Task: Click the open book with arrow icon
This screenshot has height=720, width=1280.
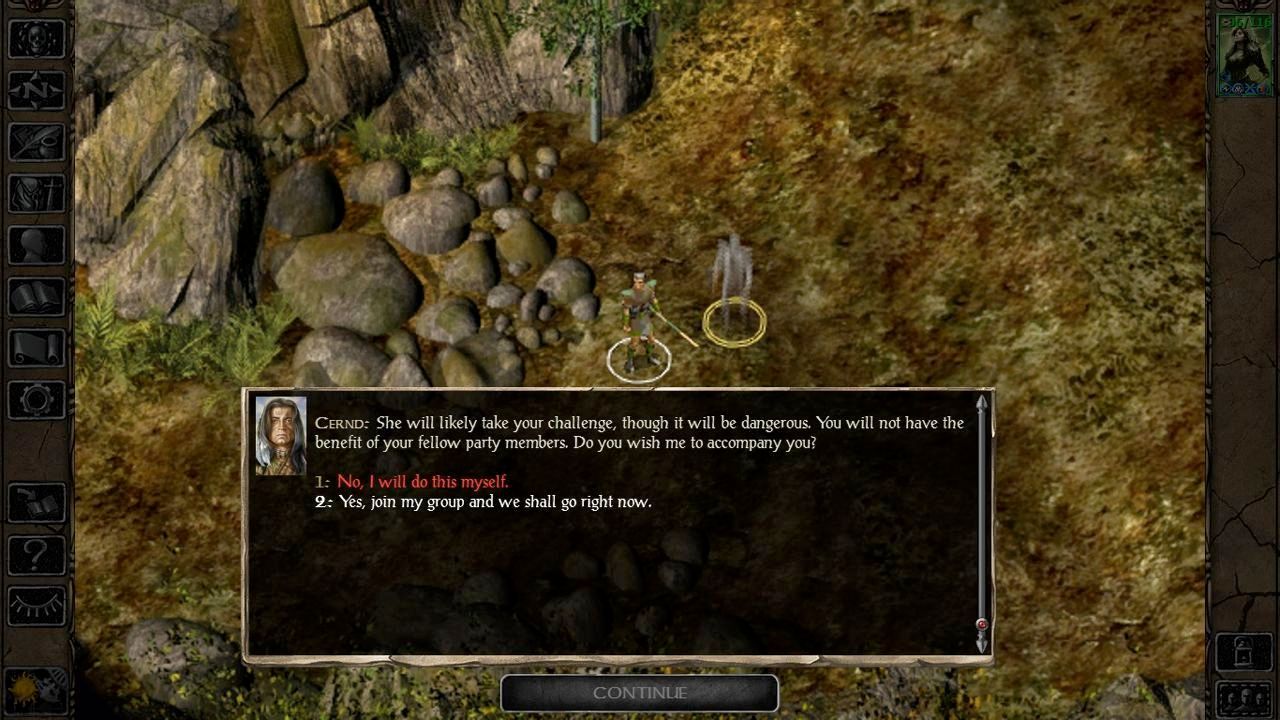Action: click(x=37, y=503)
